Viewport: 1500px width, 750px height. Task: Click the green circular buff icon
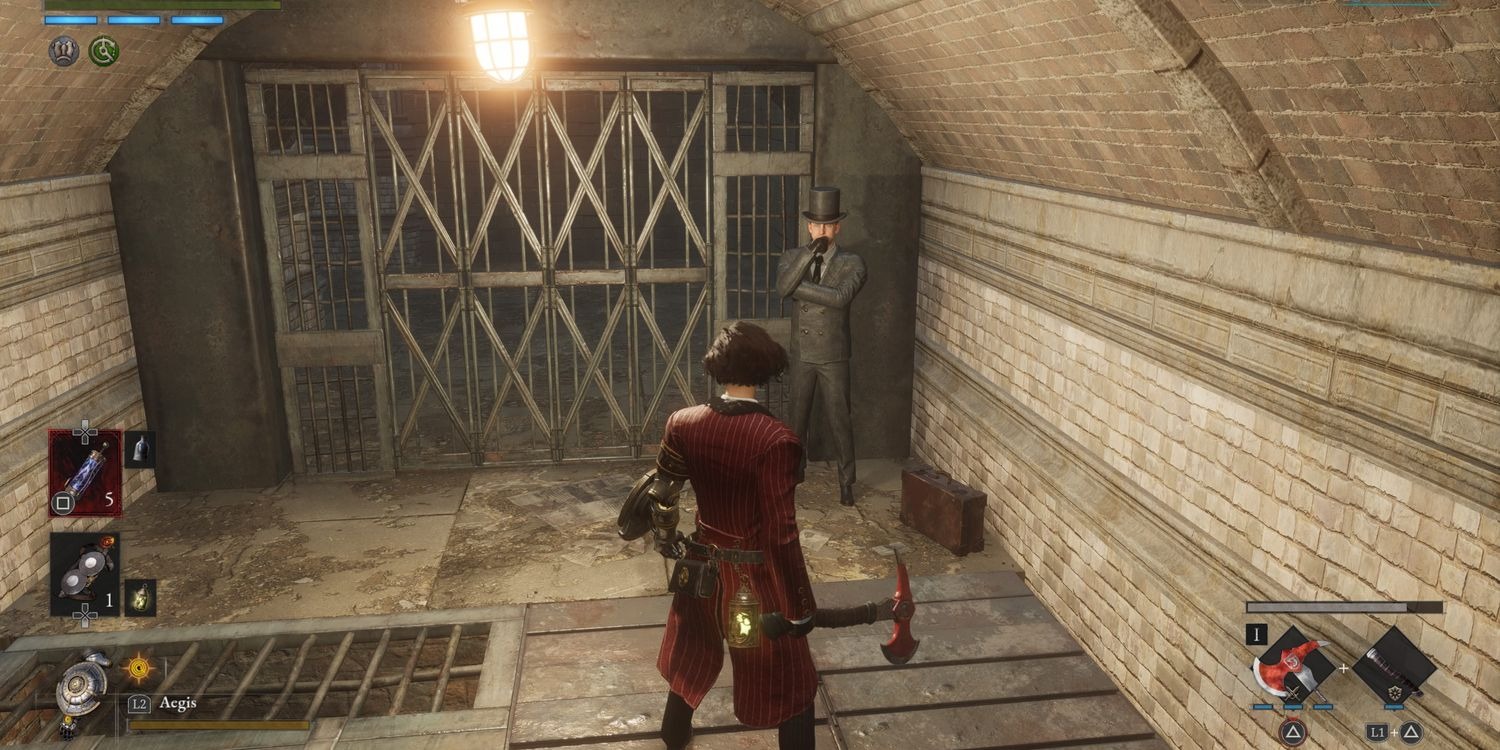(104, 51)
